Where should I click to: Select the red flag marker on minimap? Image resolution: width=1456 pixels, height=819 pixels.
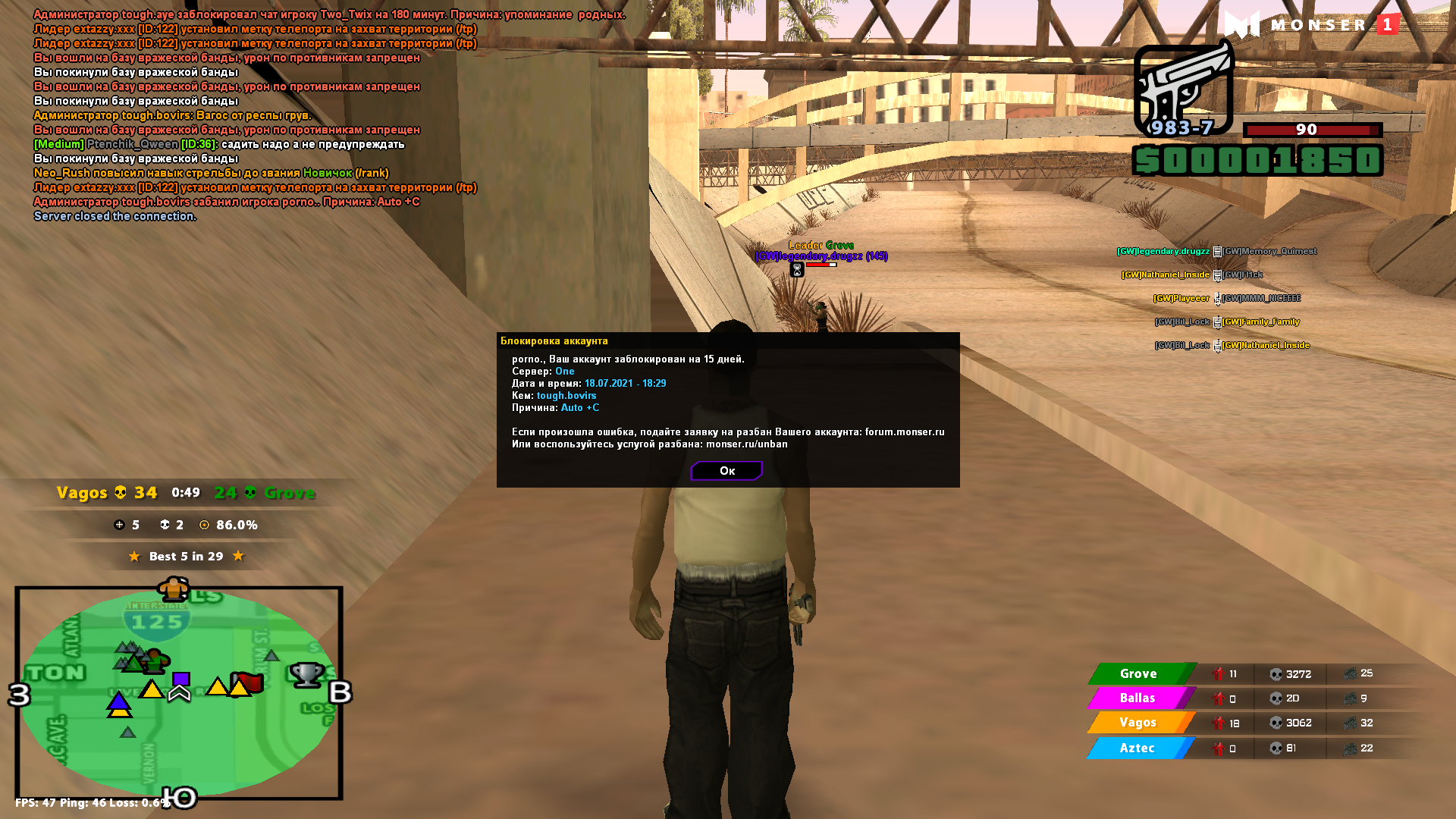point(249,681)
